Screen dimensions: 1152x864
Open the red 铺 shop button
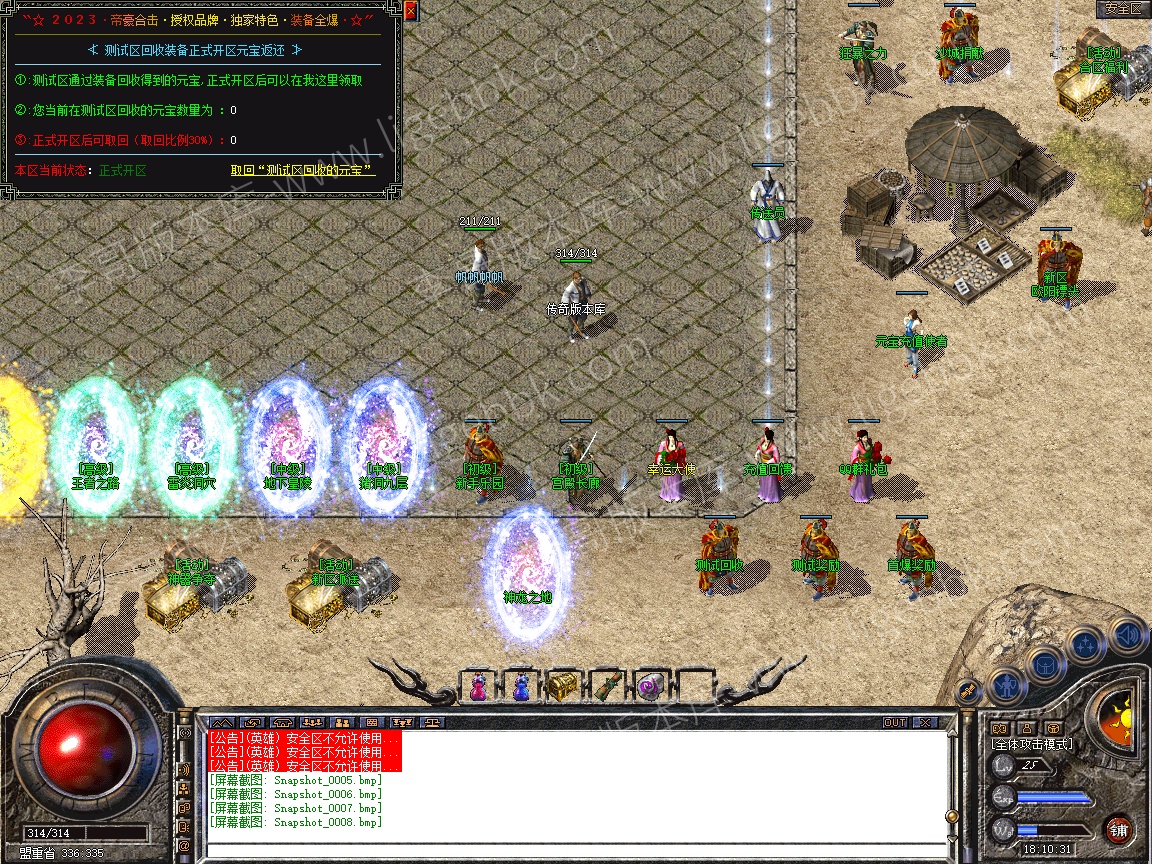coord(1119,829)
